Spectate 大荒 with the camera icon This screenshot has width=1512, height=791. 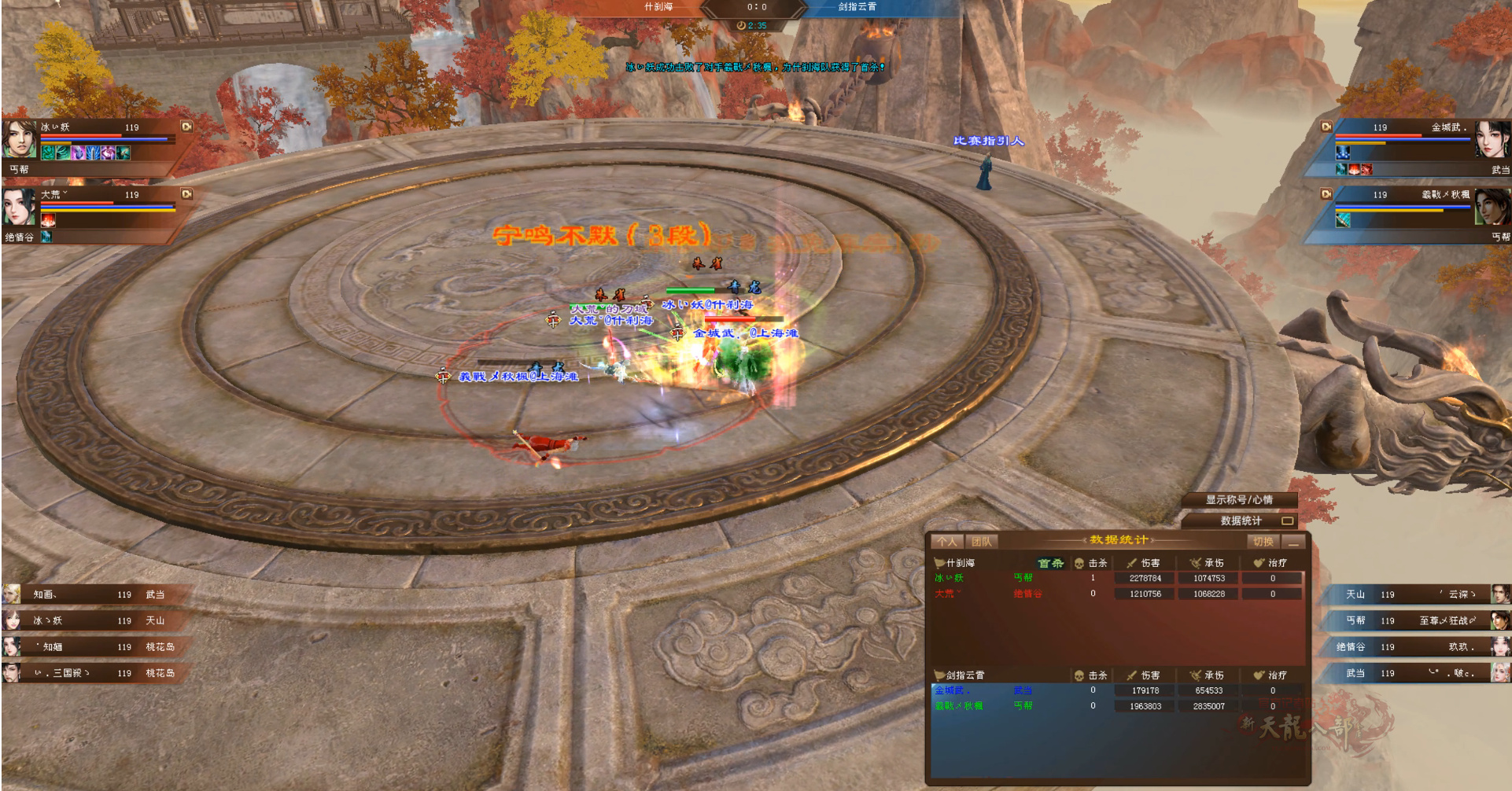(186, 194)
